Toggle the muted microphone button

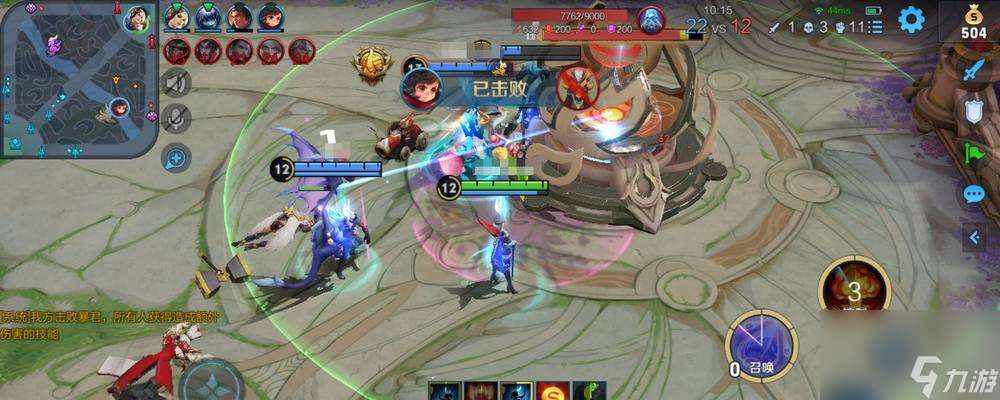(176, 119)
